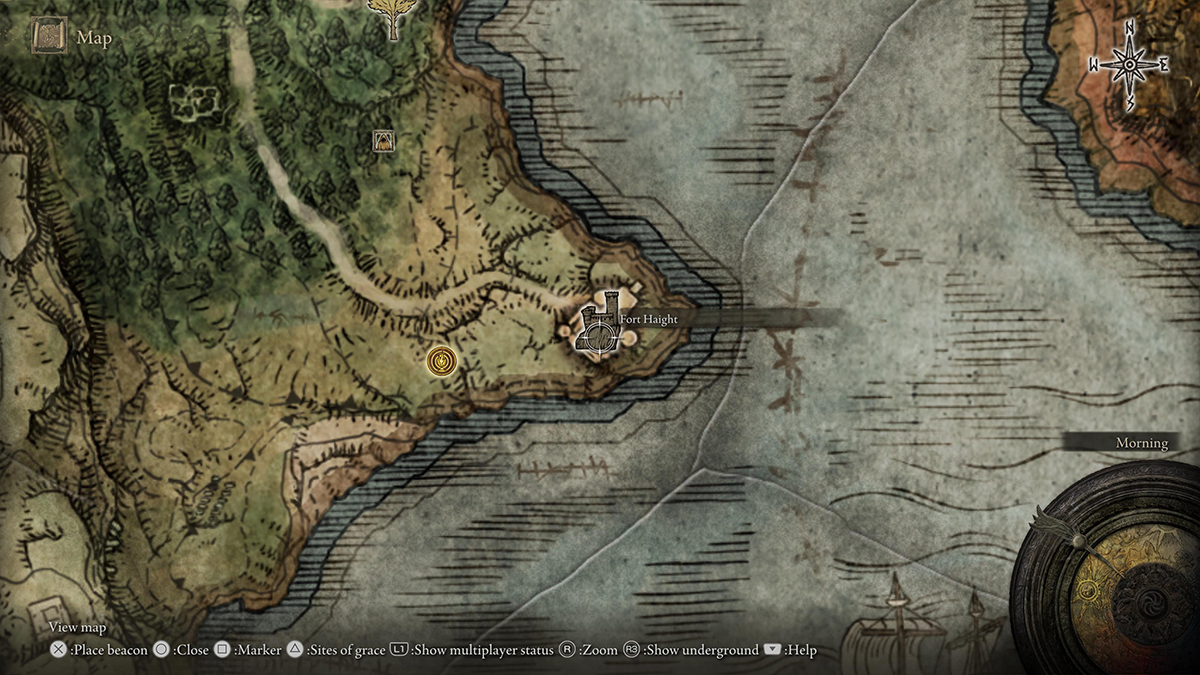Click the compass rose

(1129, 66)
